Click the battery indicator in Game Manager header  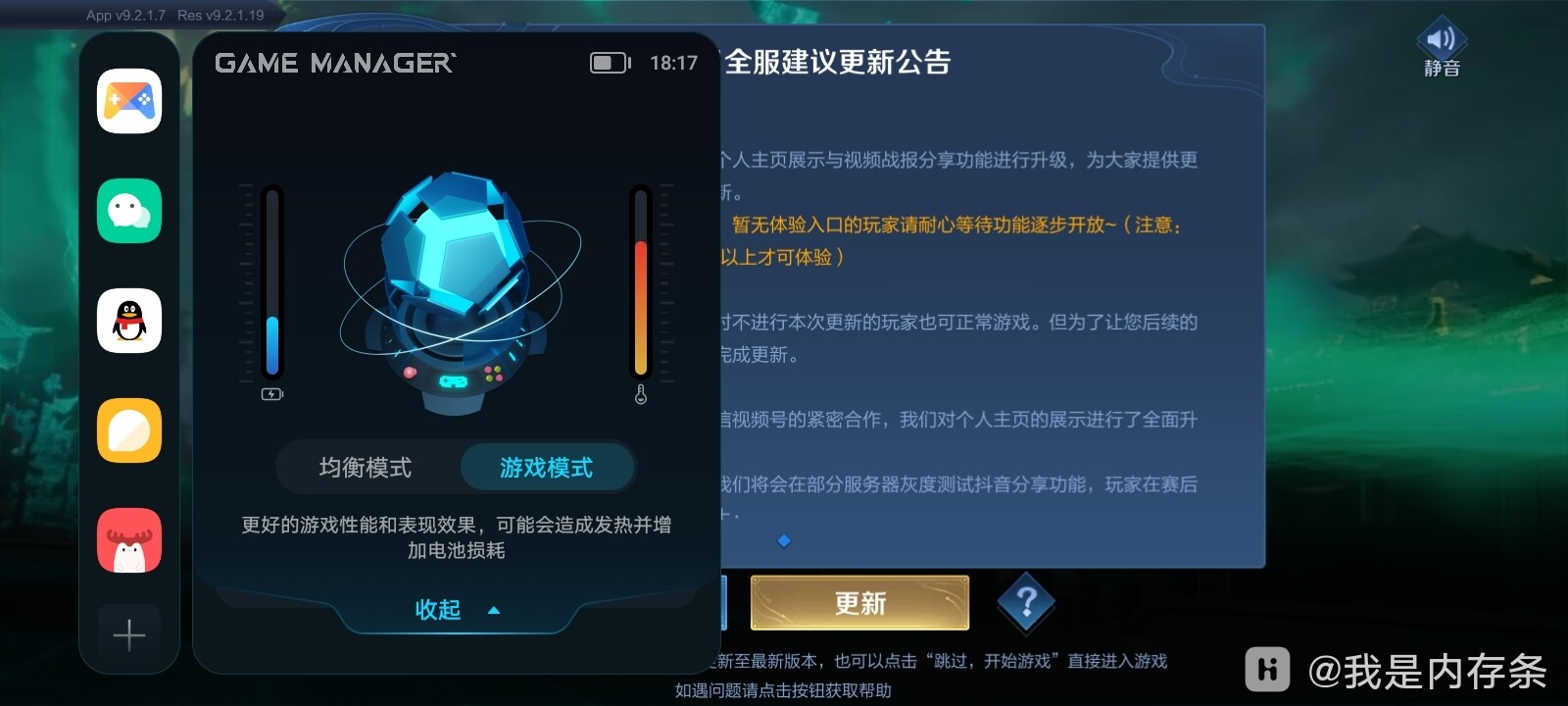point(608,62)
